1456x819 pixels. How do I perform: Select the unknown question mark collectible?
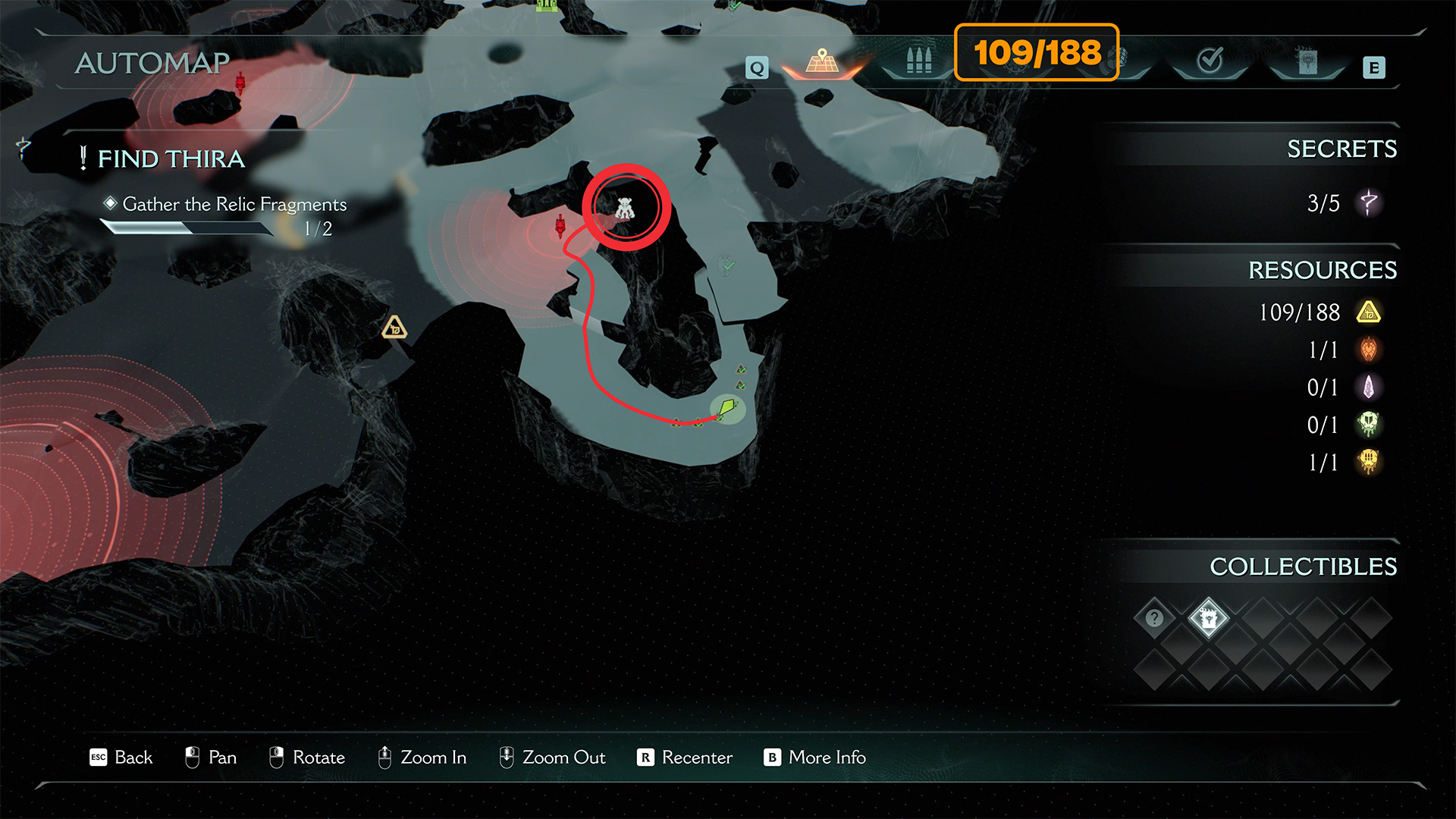tap(1154, 618)
